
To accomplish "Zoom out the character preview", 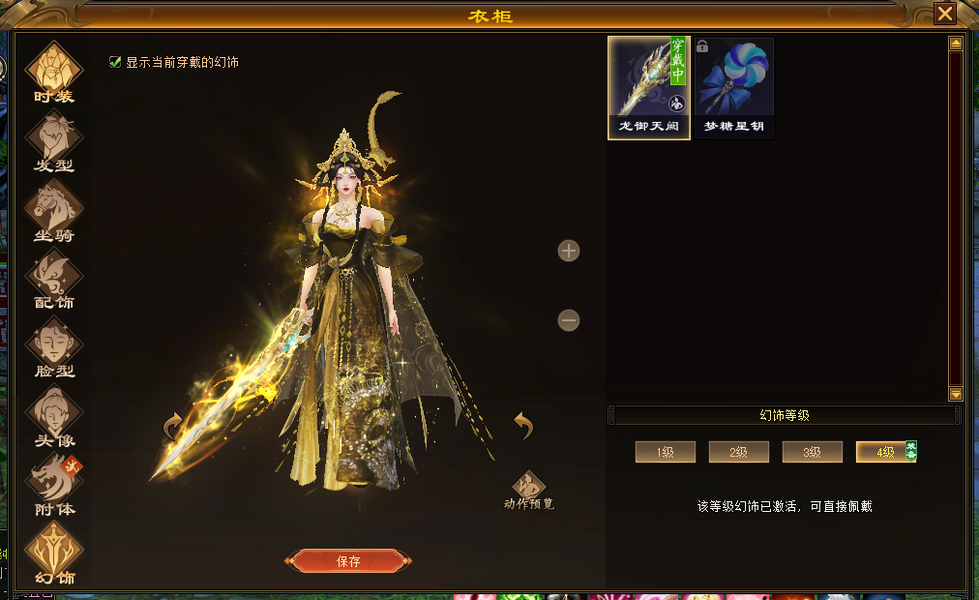I will coord(569,320).
